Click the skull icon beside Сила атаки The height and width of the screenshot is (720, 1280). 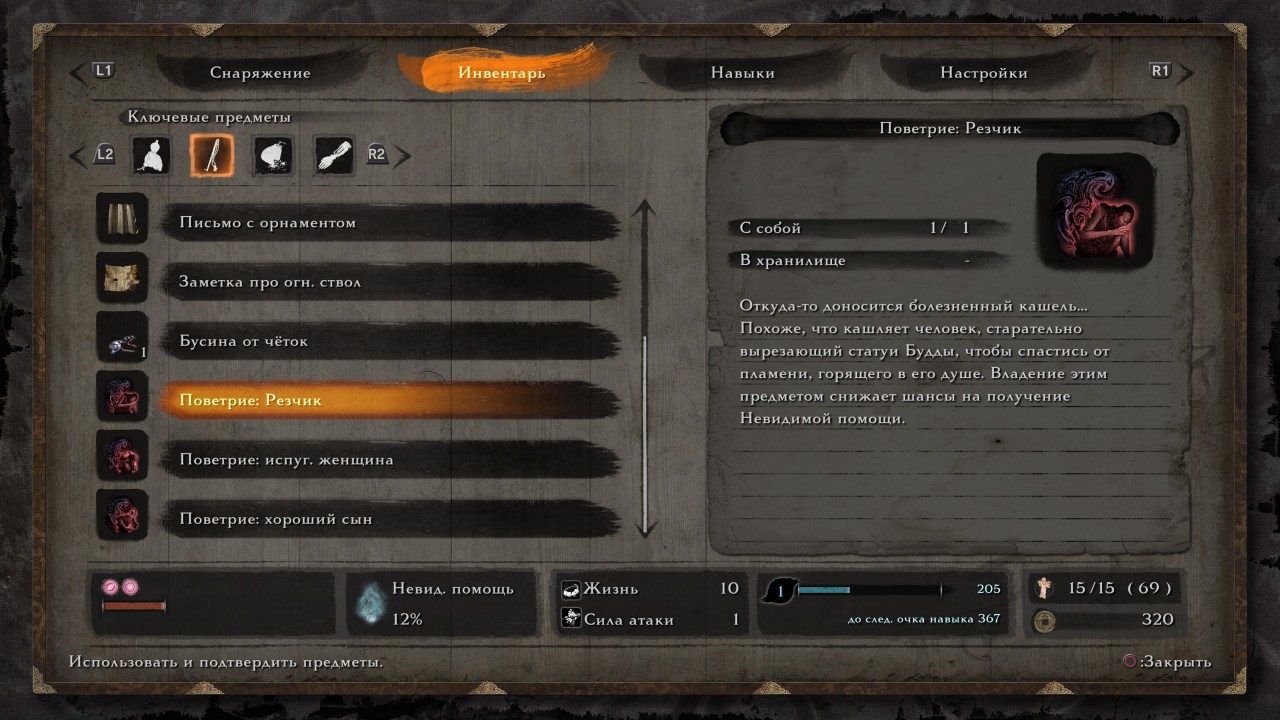[x=570, y=619]
